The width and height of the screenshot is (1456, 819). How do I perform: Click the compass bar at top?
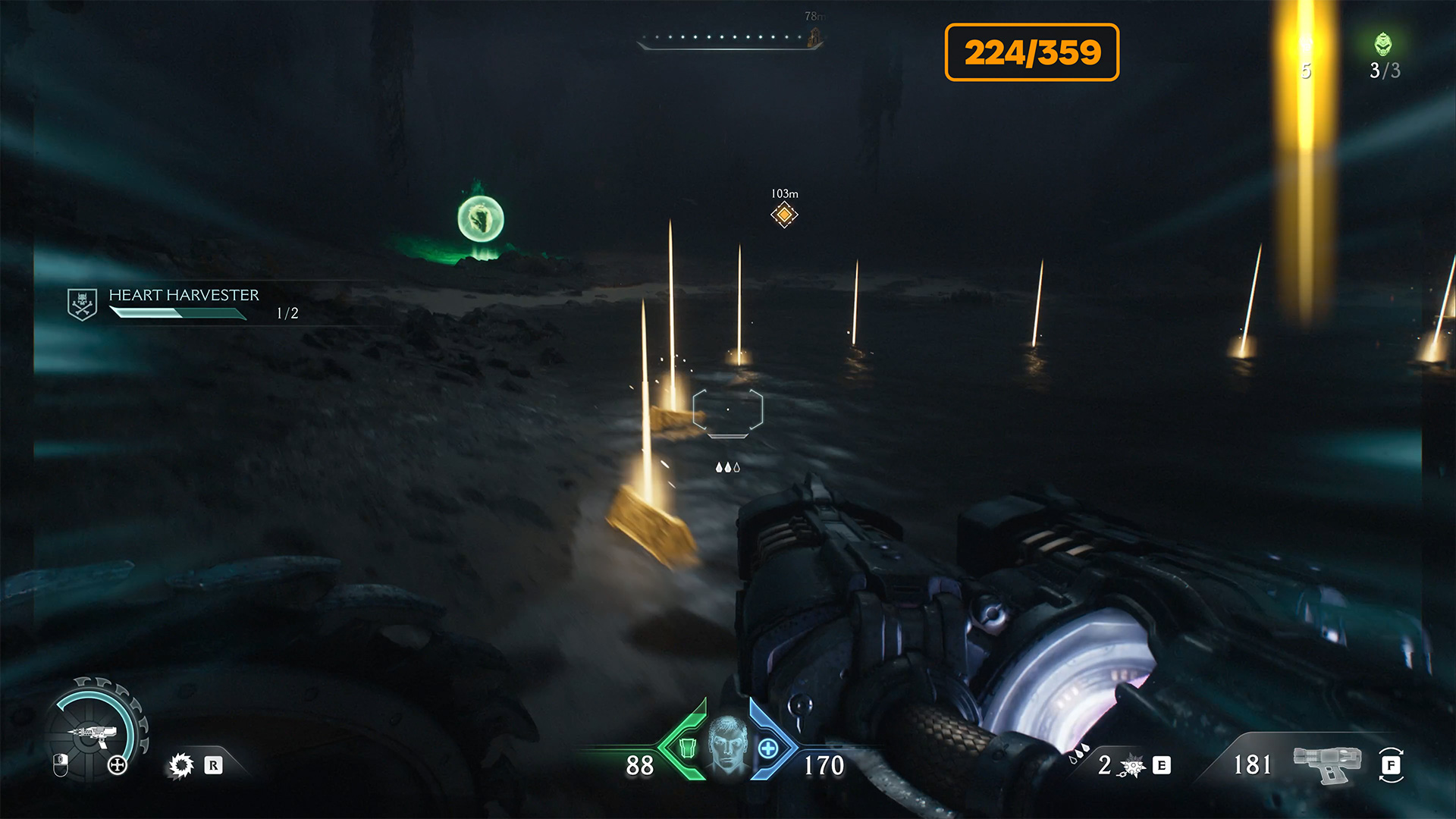(x=728, y=39)
